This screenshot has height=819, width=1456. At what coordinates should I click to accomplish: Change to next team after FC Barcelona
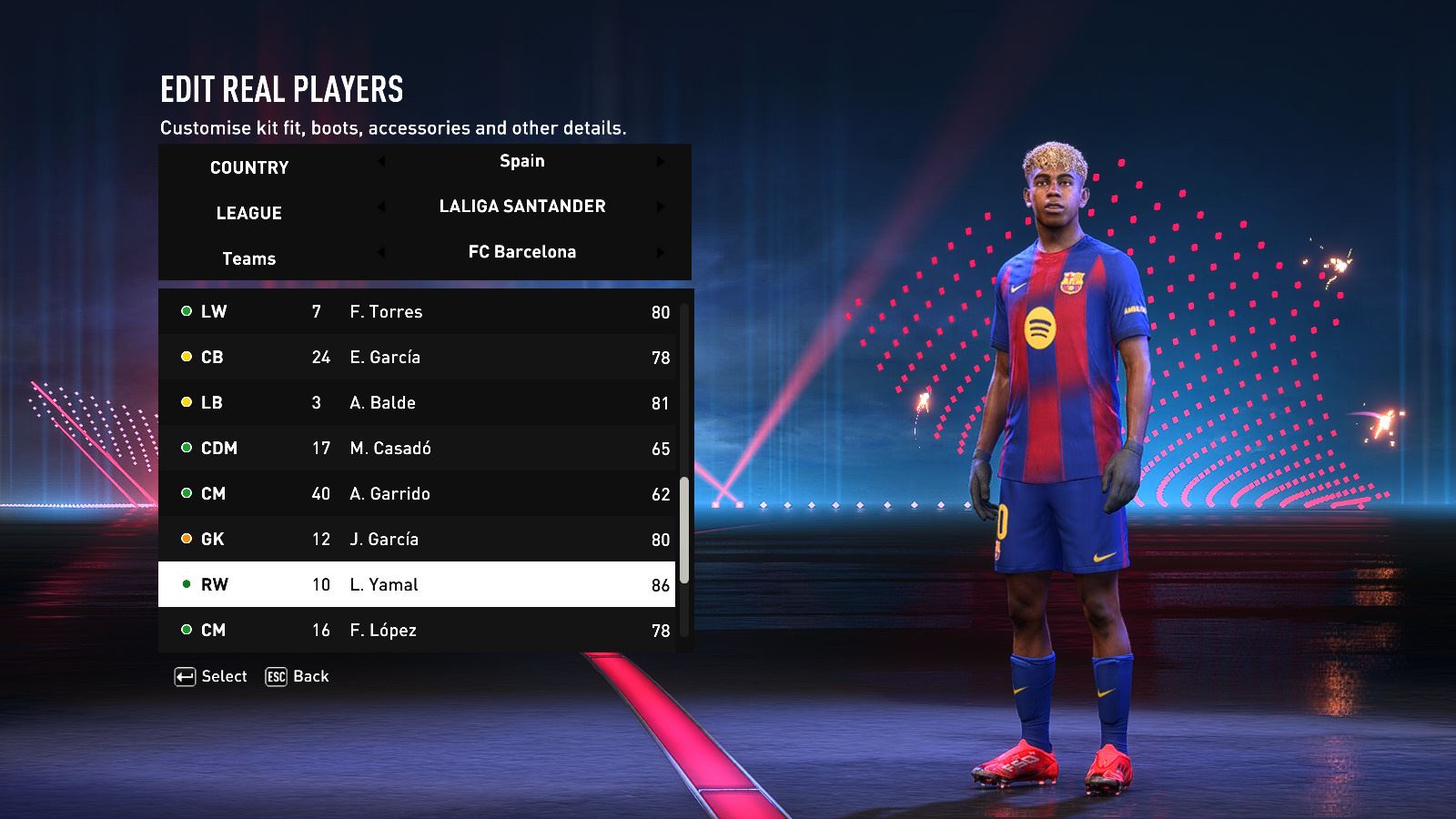(x=661, y=252)
